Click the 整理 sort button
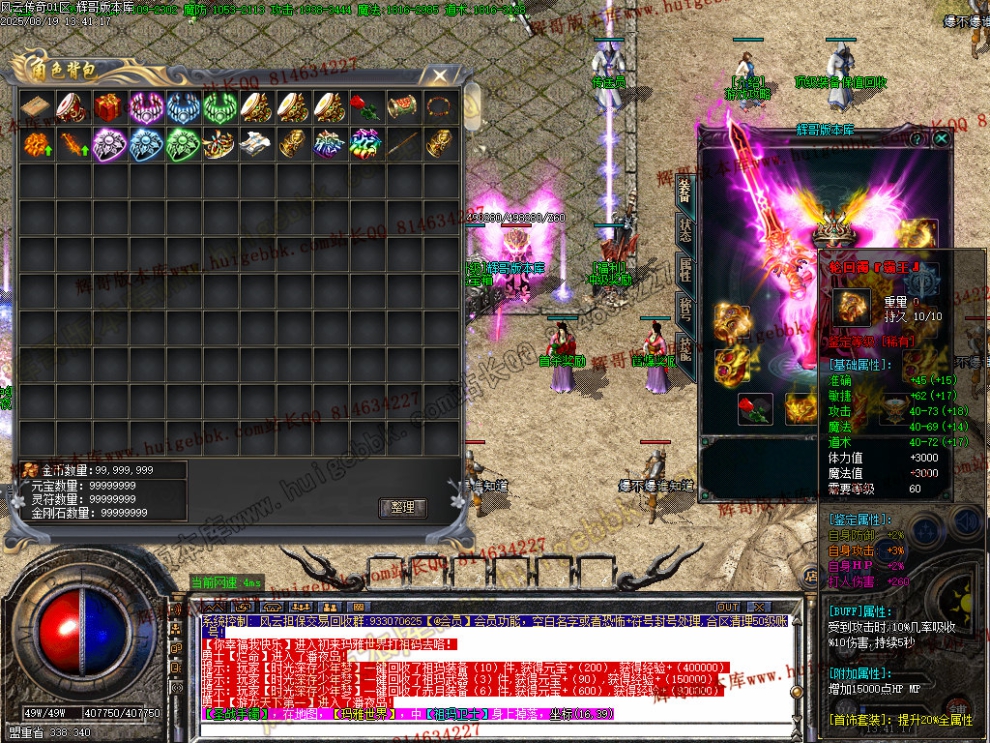The image size is (990, 743). coord(403,507)
